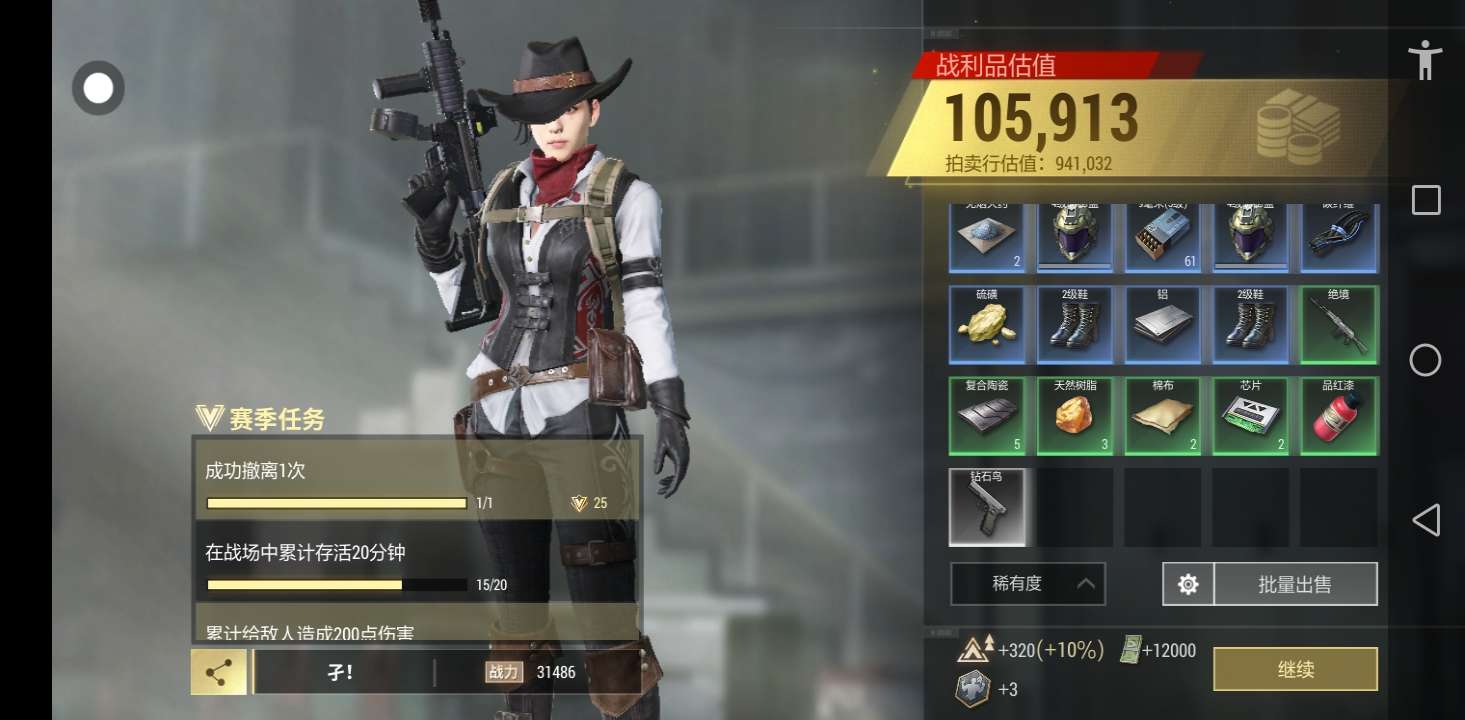Select the 天然树脂 natural resin item
Viewport: 1465px width, 720px height.
pyautogui.click(x=1075, y=416)
